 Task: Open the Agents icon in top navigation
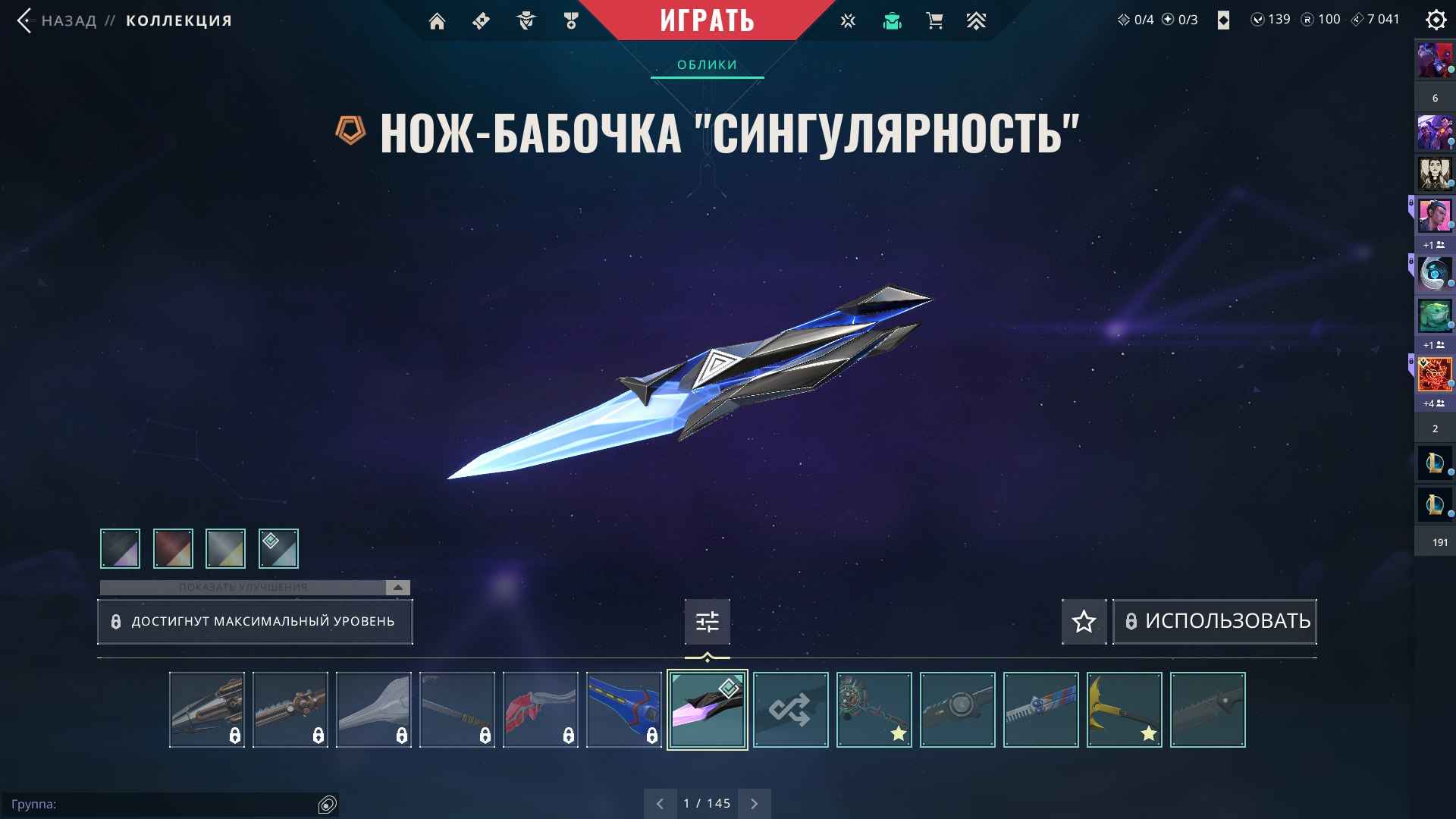(x=527, y=20)
